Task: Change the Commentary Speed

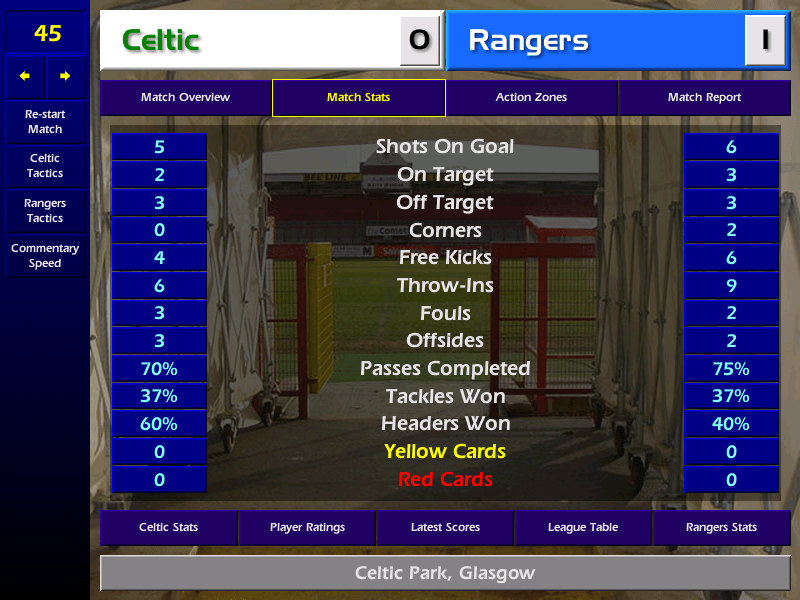Action: click(x=45, y=256)
